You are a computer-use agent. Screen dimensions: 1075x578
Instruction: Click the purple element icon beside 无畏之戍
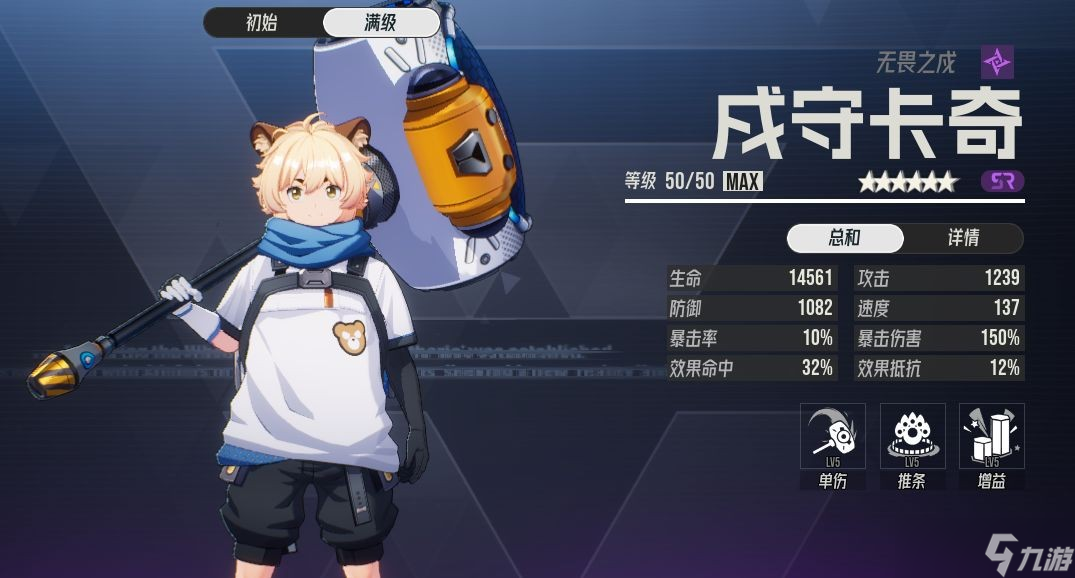point(997,62)
